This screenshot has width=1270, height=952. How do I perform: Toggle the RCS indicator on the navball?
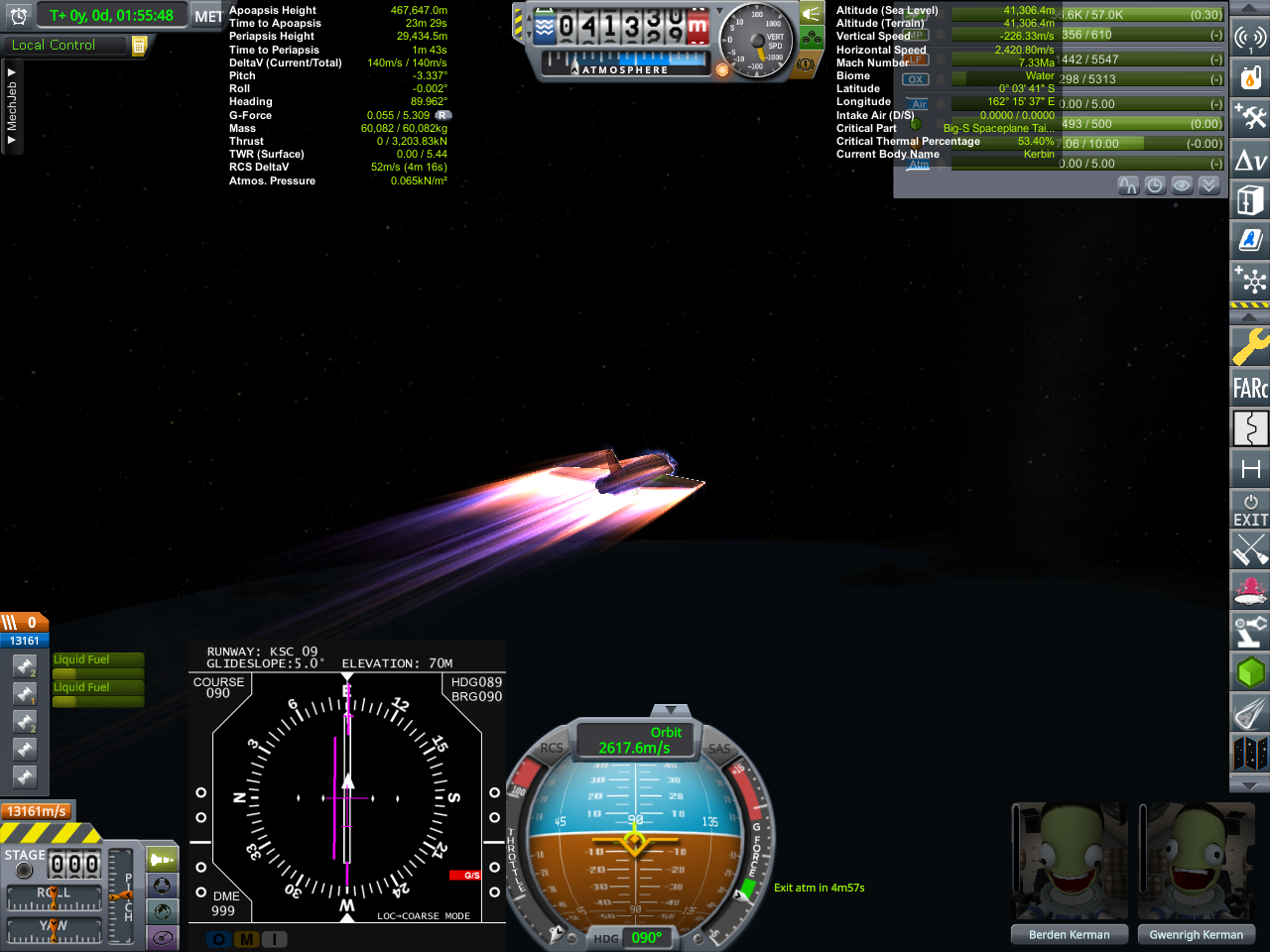(552, 749)
